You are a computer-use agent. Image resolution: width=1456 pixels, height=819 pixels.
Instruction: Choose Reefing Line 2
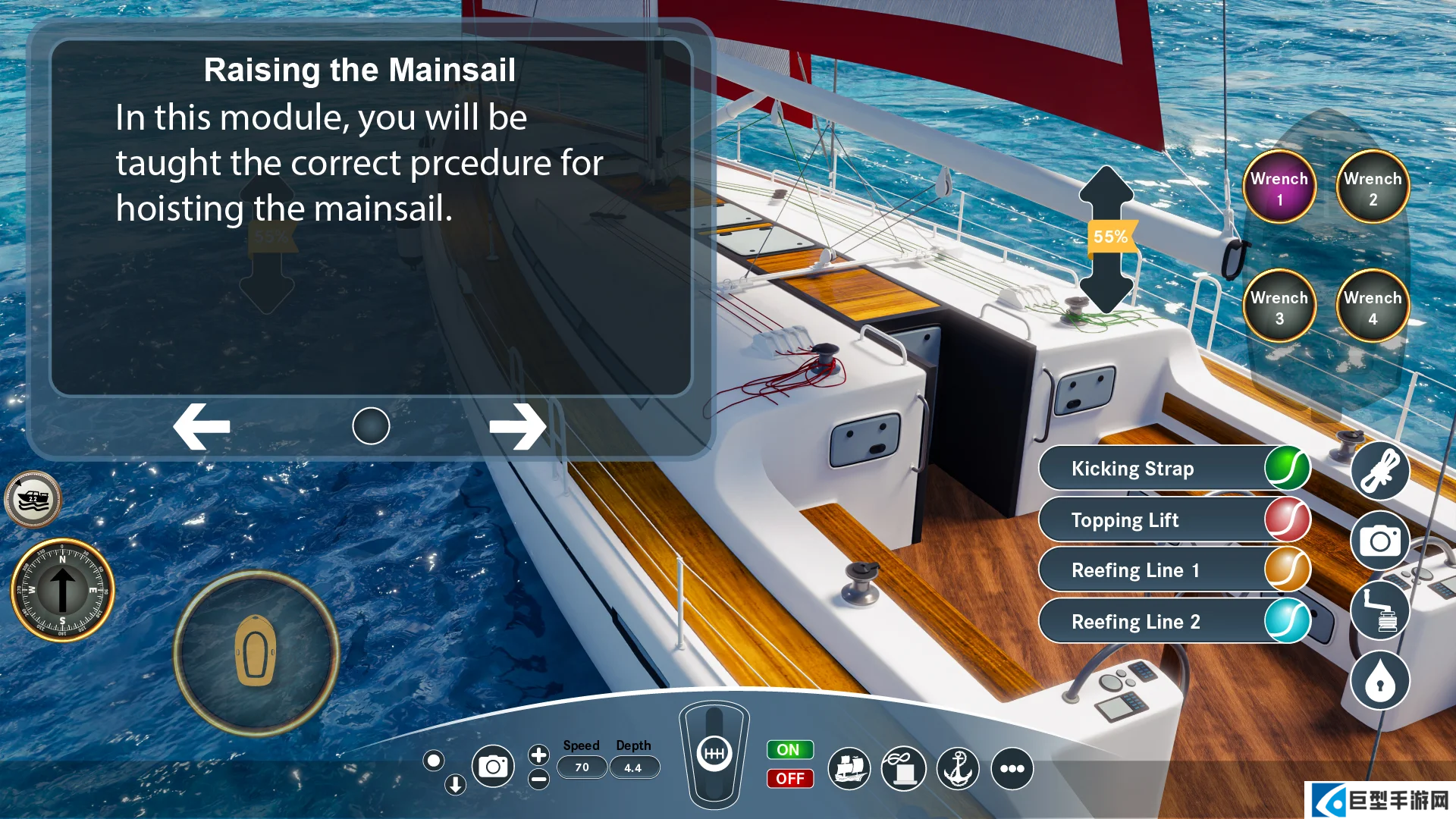point(1174,622)
